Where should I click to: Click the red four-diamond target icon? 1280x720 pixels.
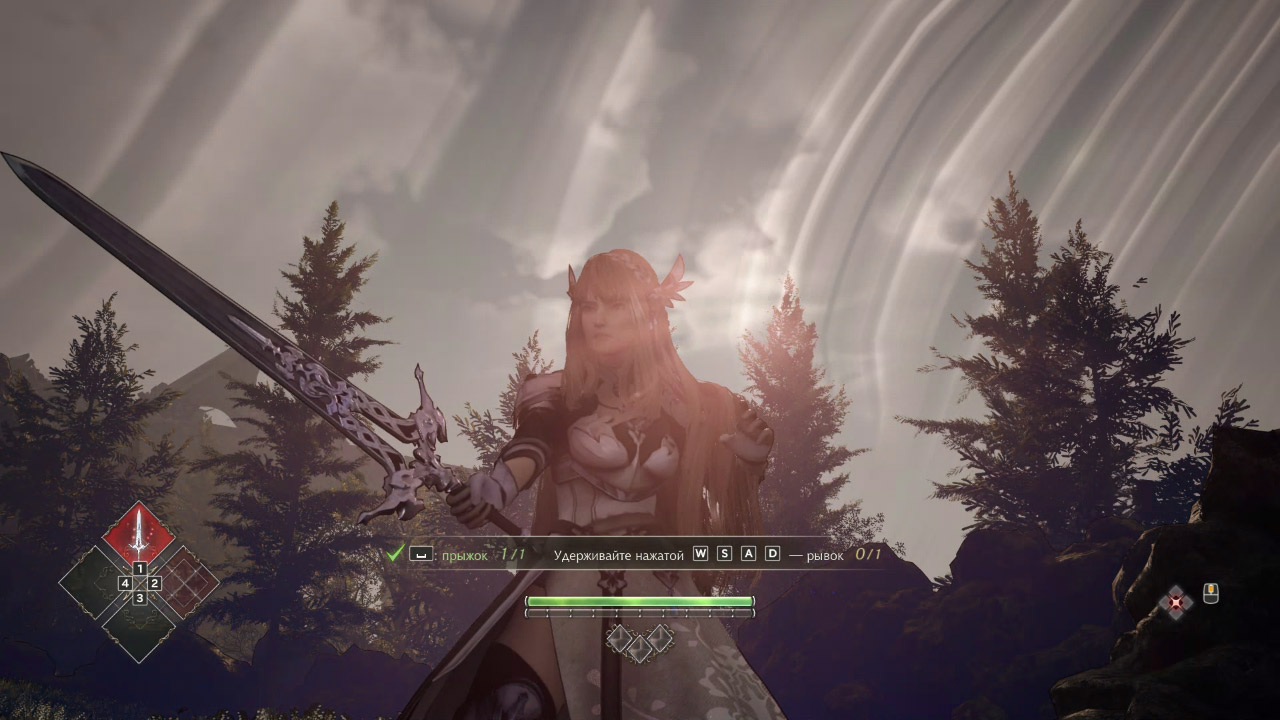pos(1177,602)
